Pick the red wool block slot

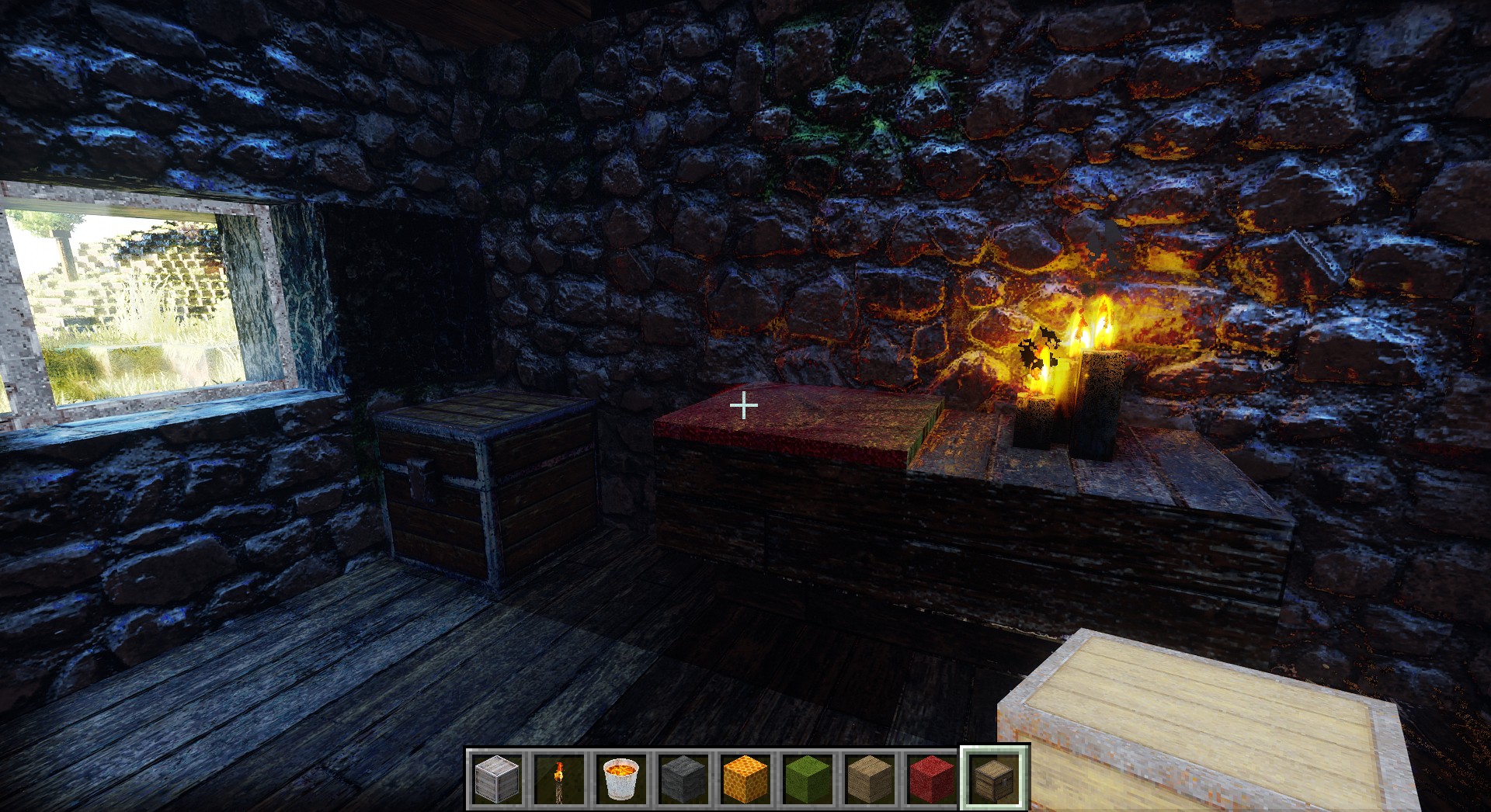932,777
